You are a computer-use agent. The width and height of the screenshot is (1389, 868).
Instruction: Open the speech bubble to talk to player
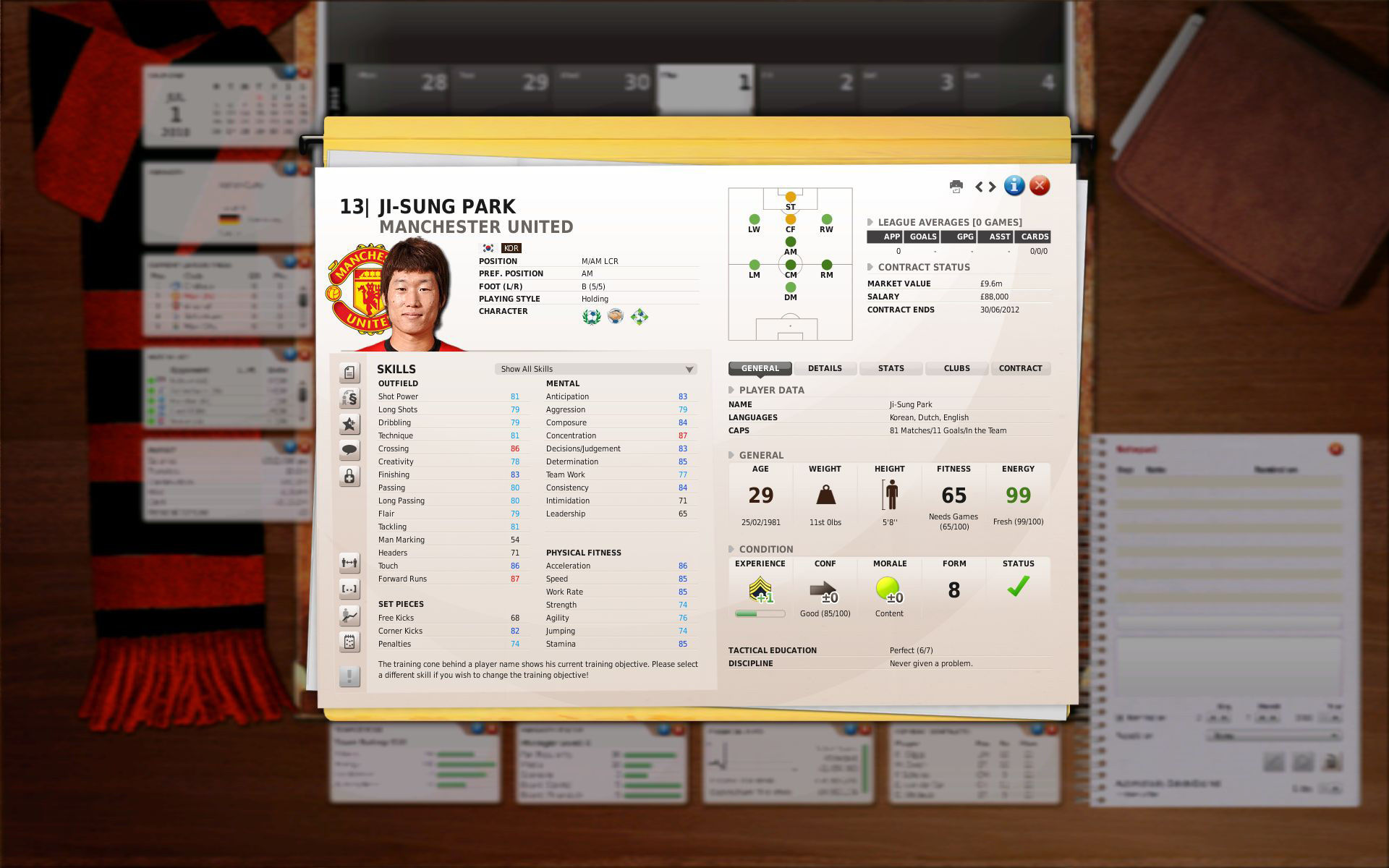pos(349,449)
